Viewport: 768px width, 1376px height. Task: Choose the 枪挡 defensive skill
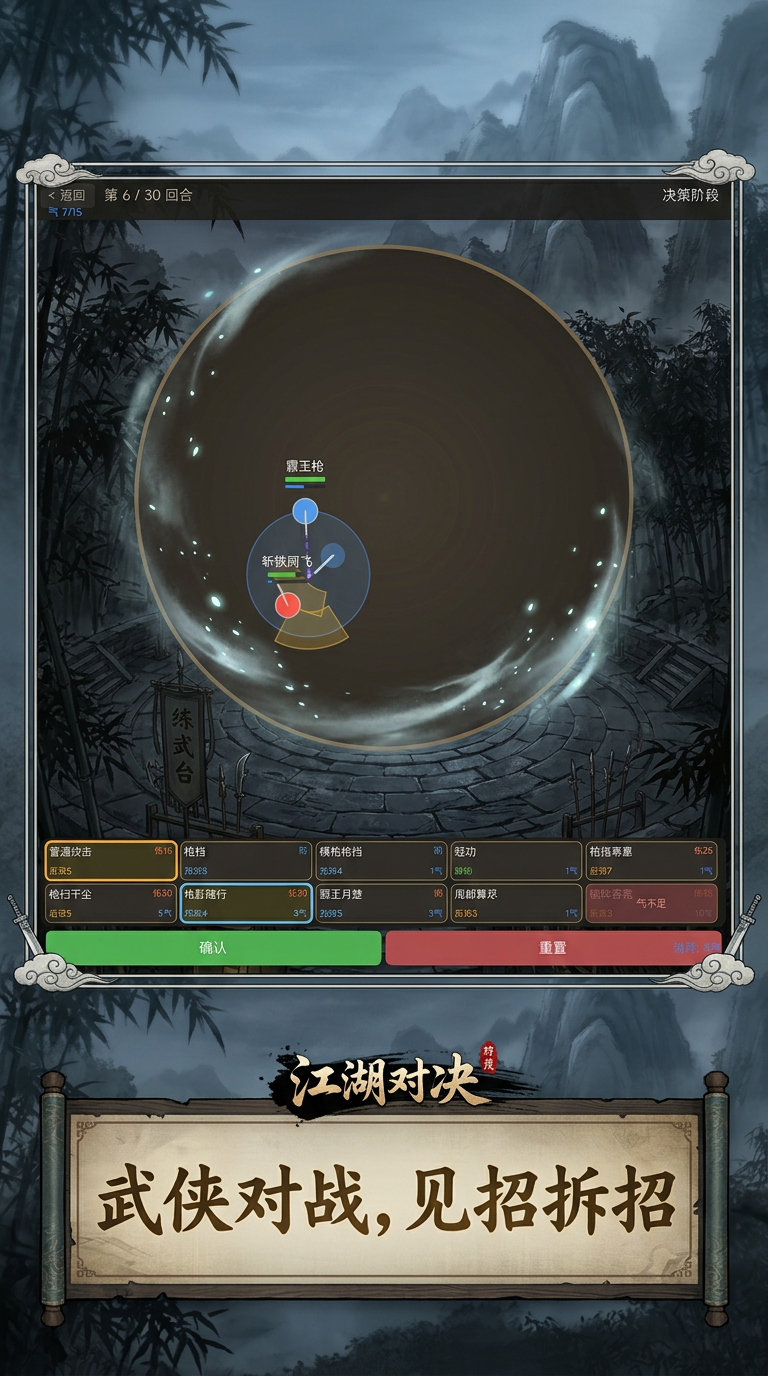(246, 861)
